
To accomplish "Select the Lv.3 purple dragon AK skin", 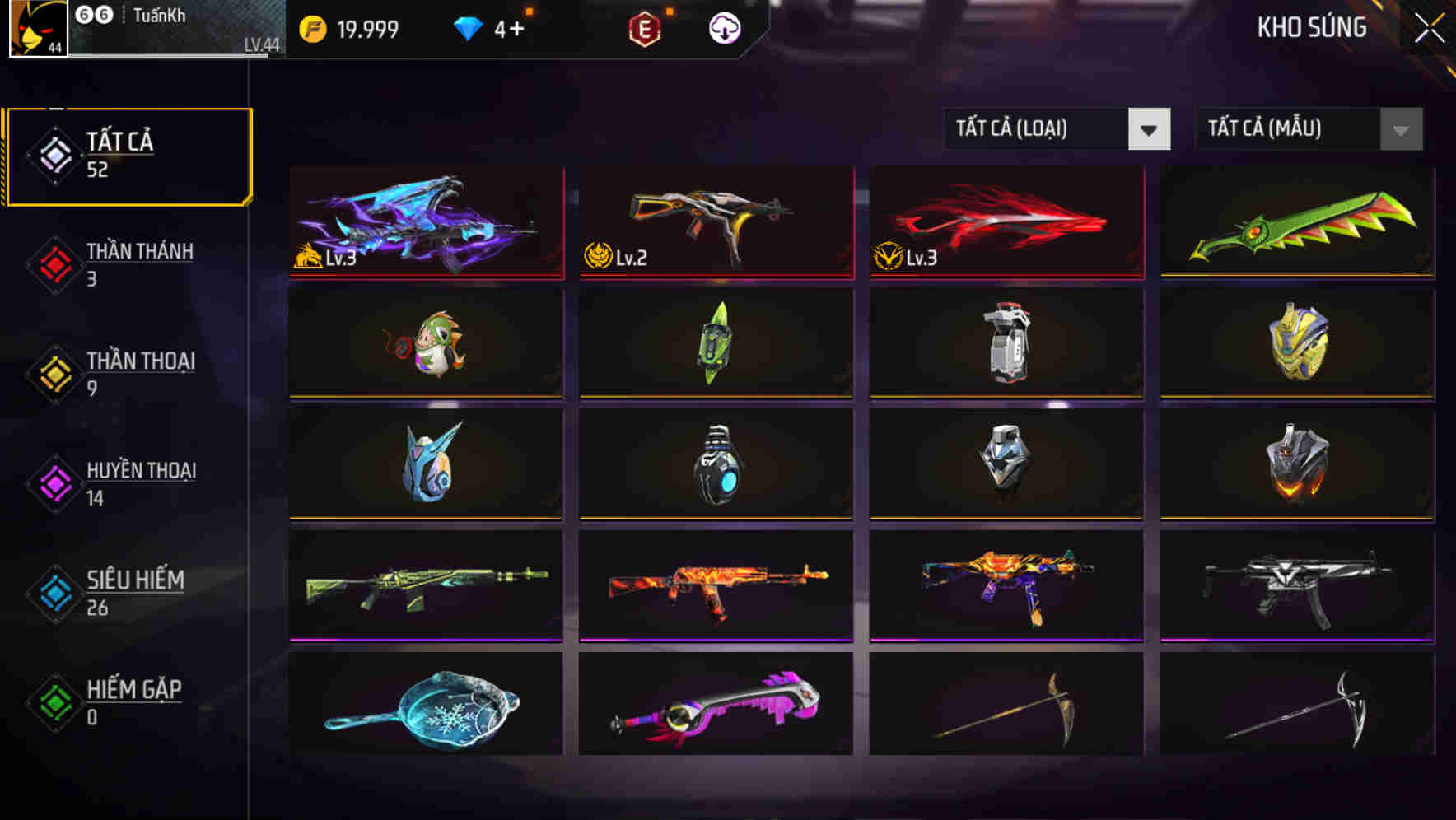I will click(x=425, y=222).
